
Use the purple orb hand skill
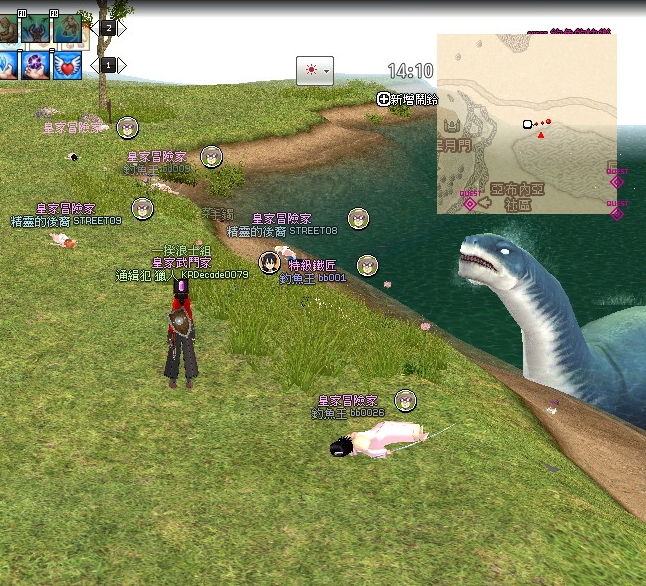click(x=37, y=65)
